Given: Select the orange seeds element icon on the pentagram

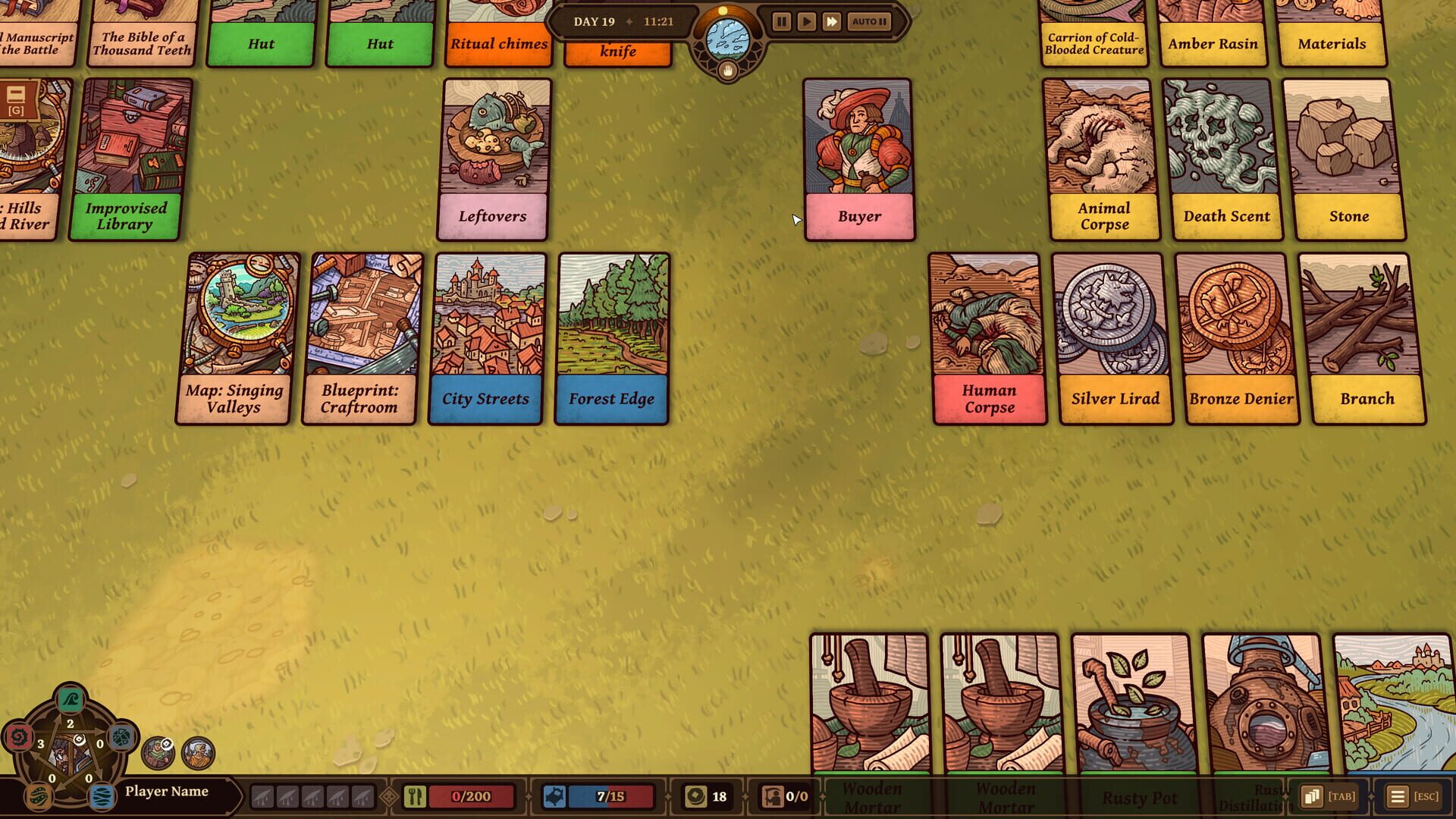Looking at the screenshot, I should point(39,795).
